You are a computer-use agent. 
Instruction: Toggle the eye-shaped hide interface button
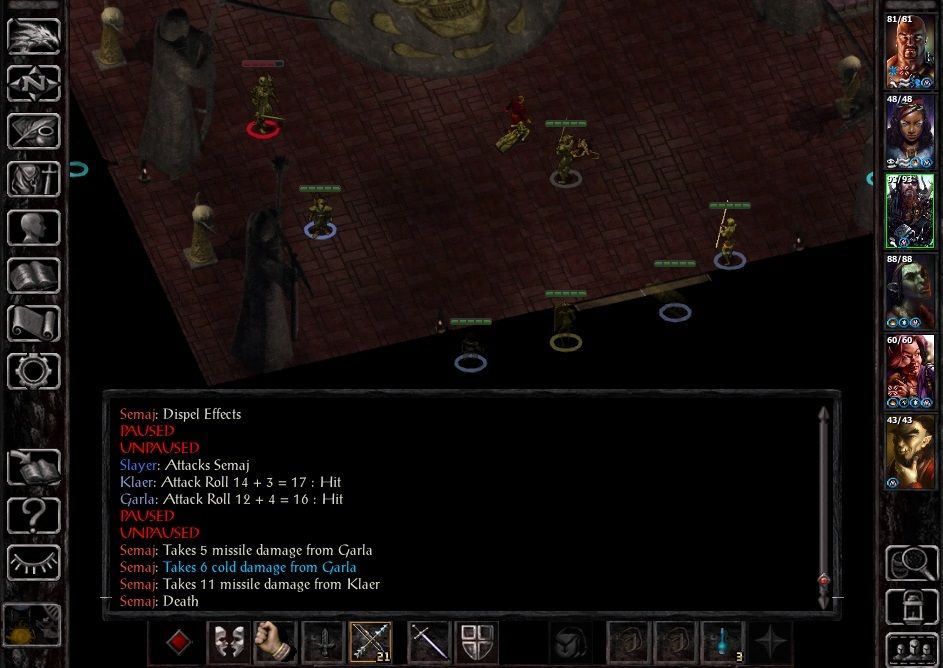pyautogui.click(x=33, y=562)
